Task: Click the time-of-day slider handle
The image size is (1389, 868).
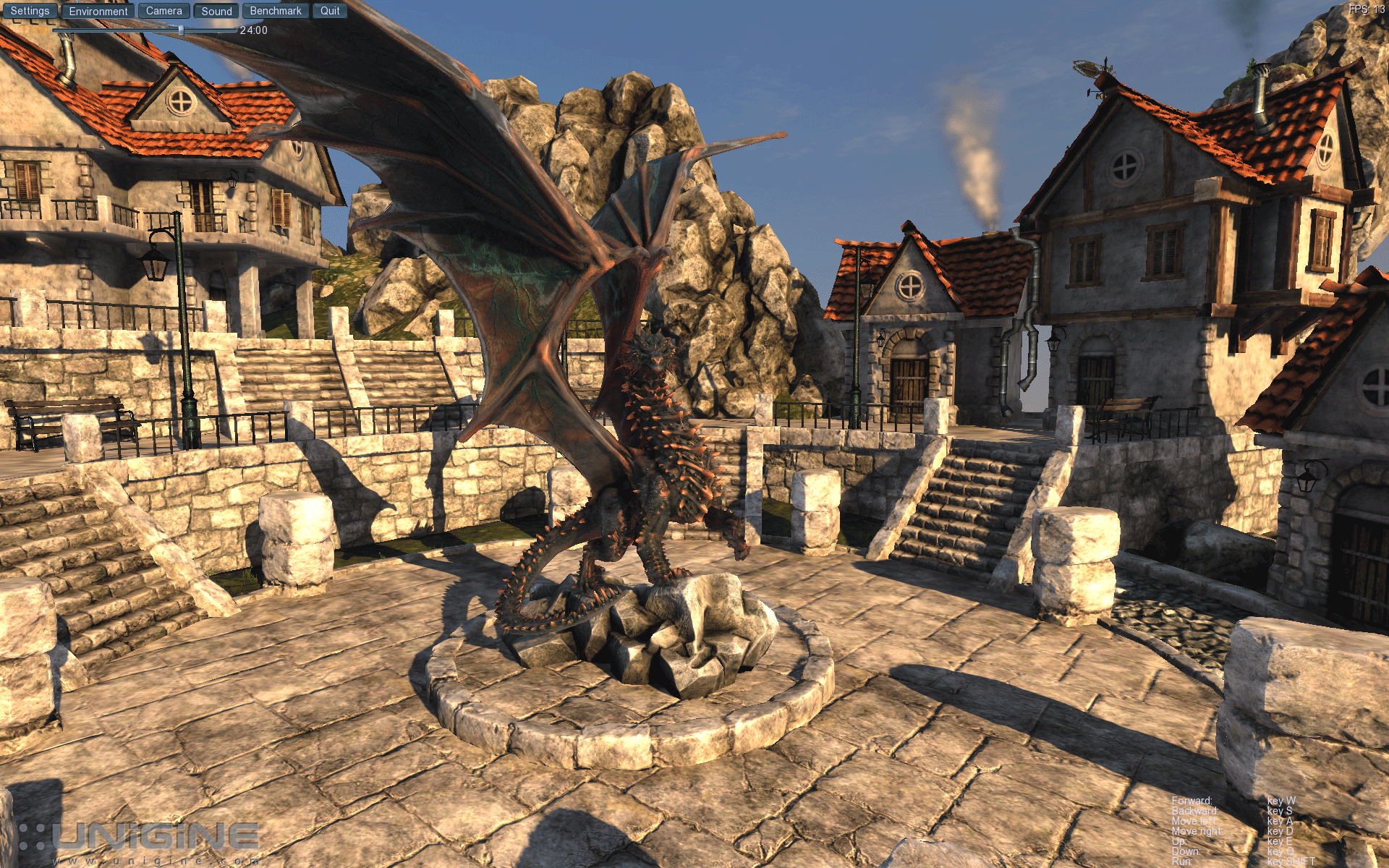Action: tap(181, 30)
